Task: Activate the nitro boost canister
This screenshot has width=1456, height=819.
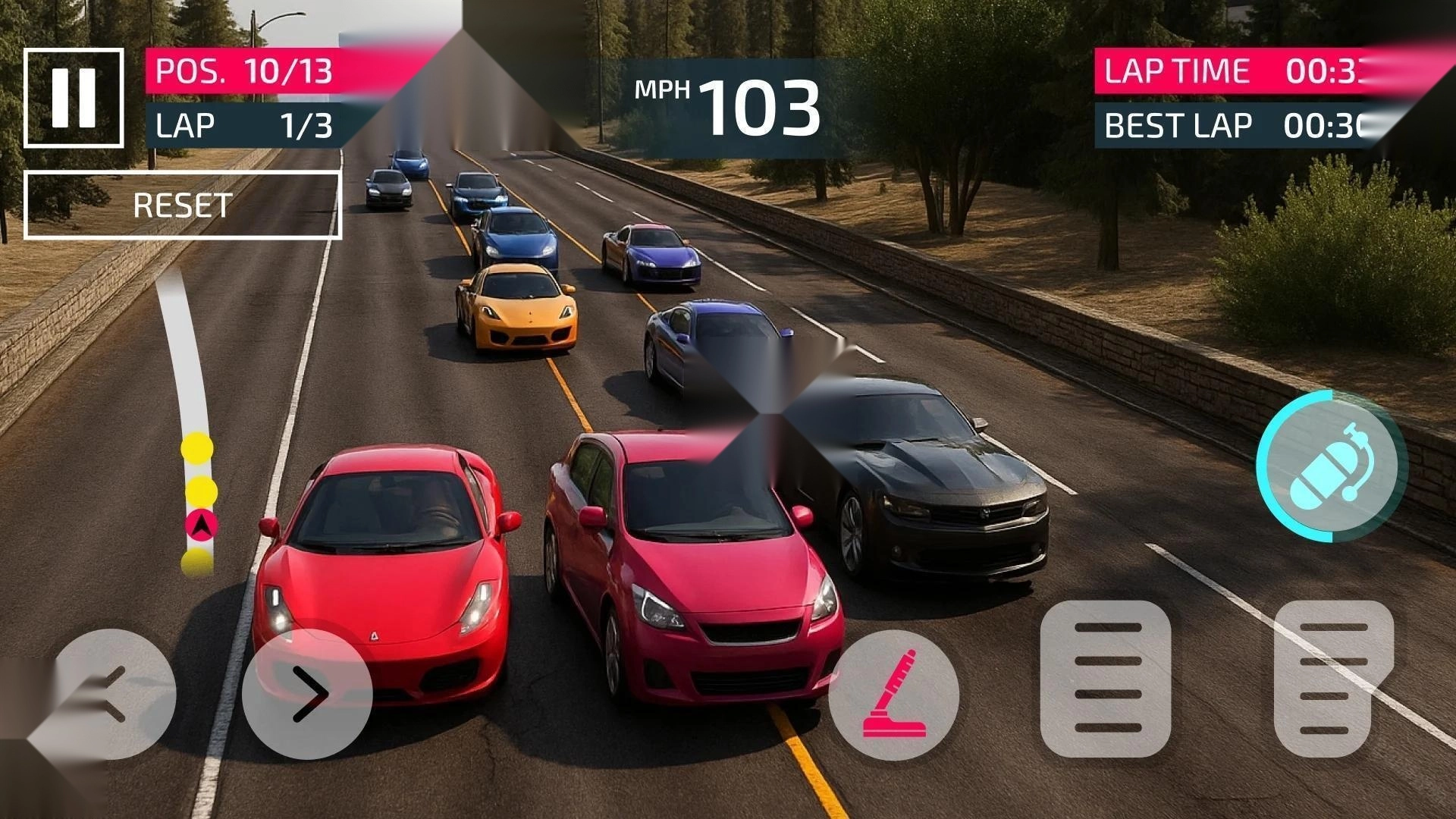Action: click(1331, 466)
